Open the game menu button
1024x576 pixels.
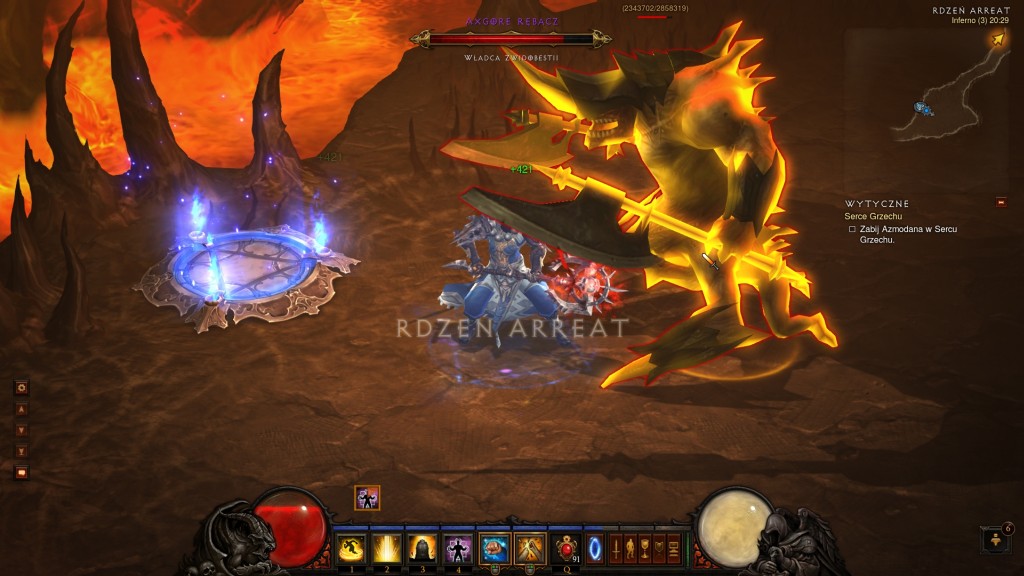coord(674,548)
